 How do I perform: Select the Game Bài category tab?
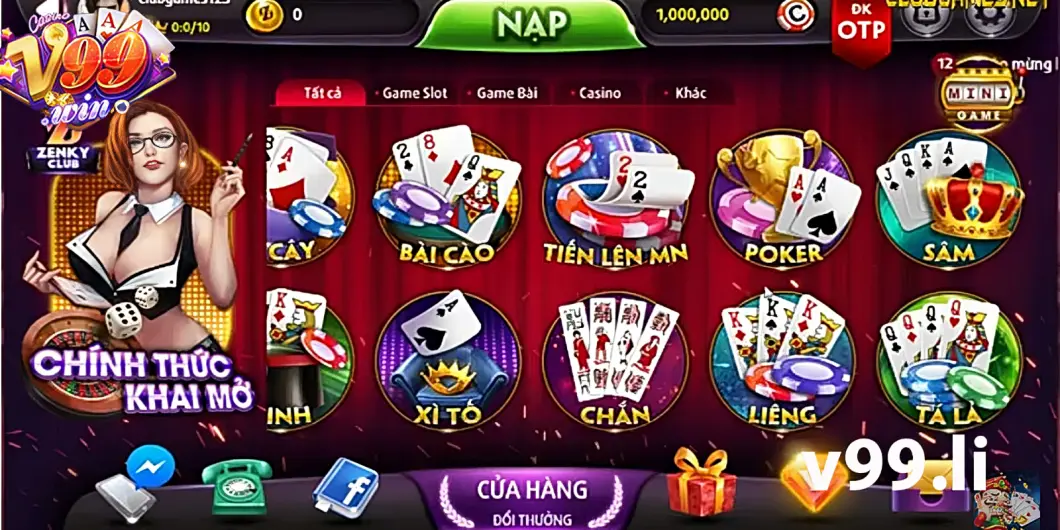coord(506,93)
